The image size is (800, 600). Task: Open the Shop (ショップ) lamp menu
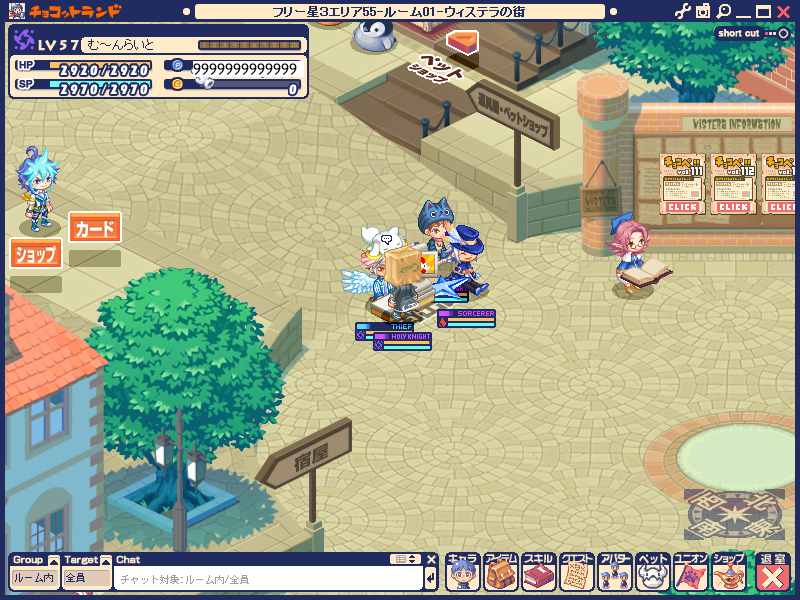click(728, 572)
